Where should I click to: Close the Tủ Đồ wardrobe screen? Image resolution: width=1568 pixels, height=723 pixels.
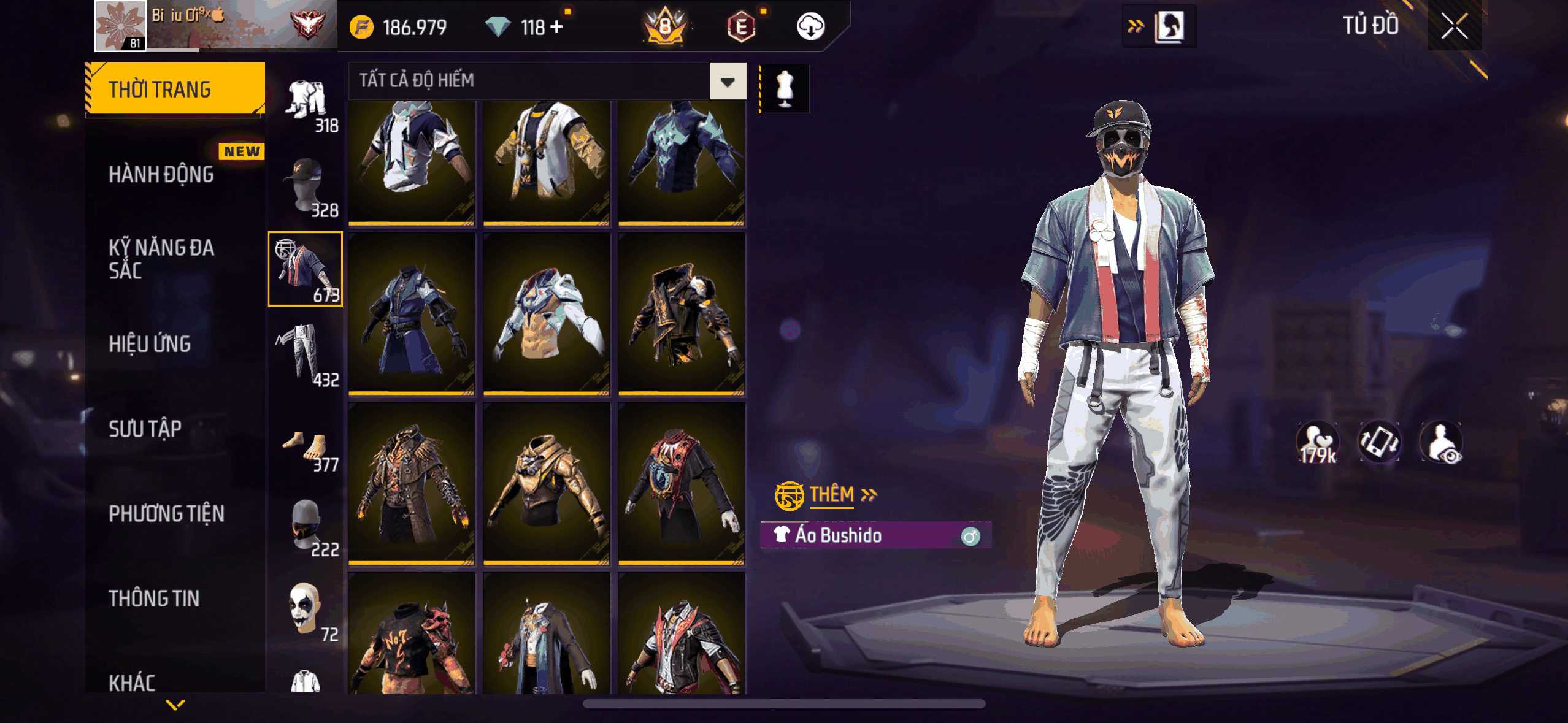coord(1454,26)
